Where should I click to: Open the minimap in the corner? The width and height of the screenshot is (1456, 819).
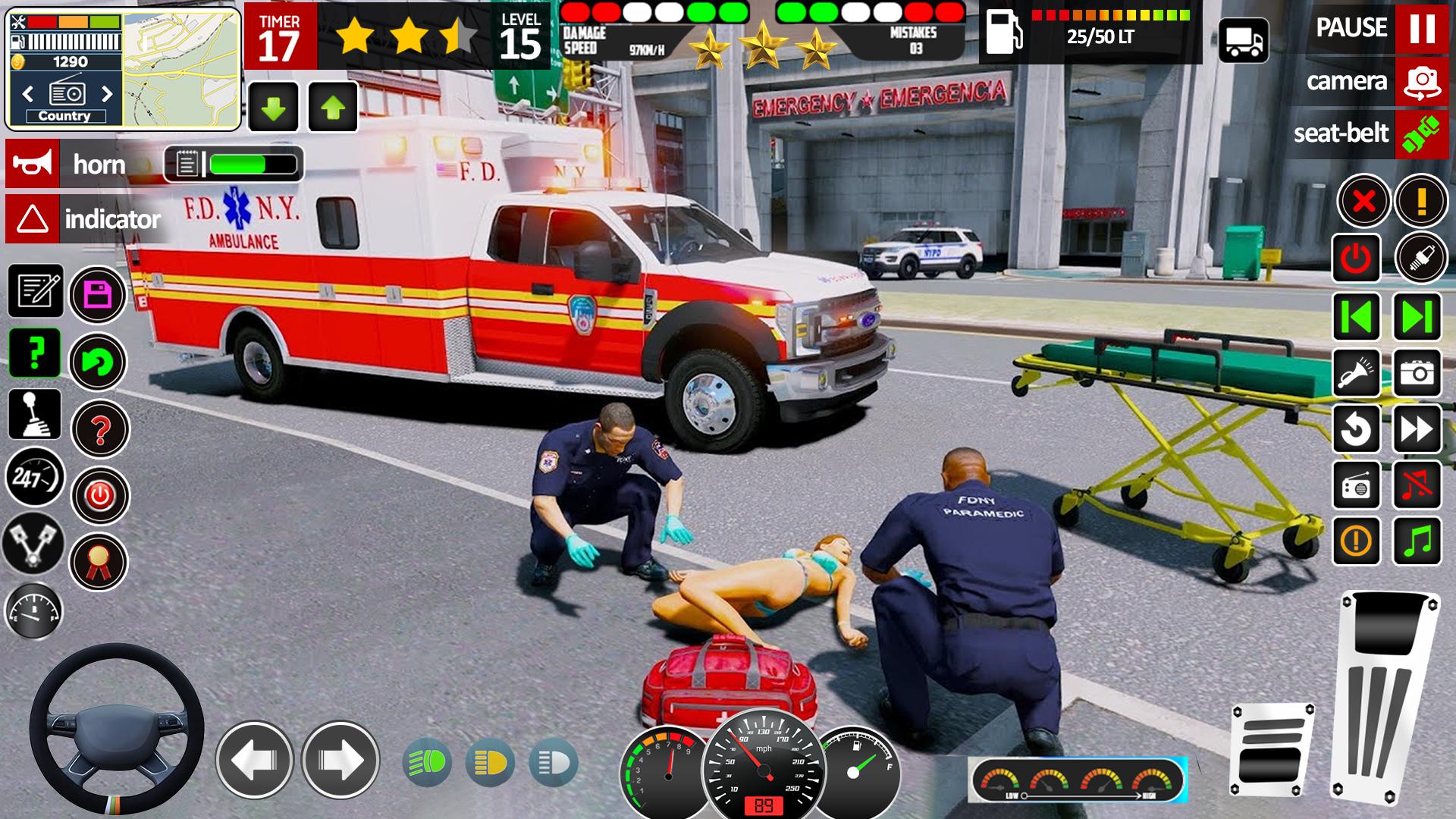(x=180, y=69)
